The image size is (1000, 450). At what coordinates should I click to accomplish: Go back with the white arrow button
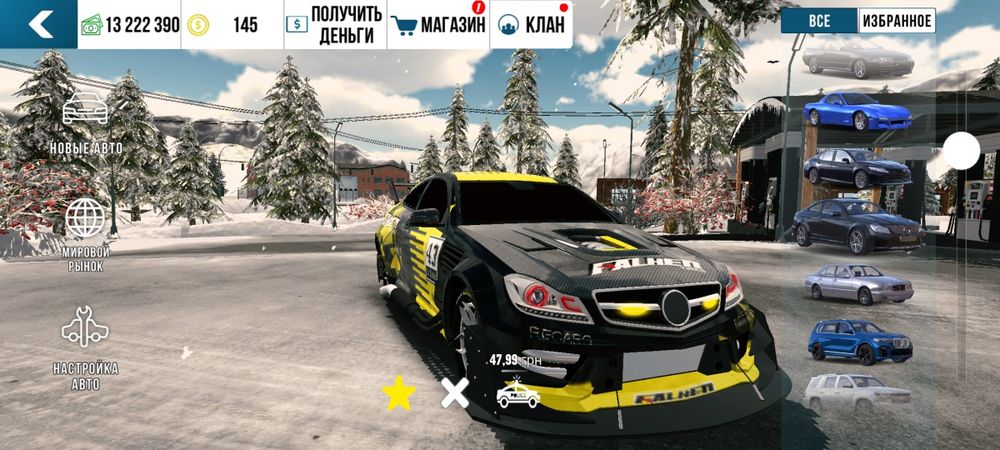39,24
